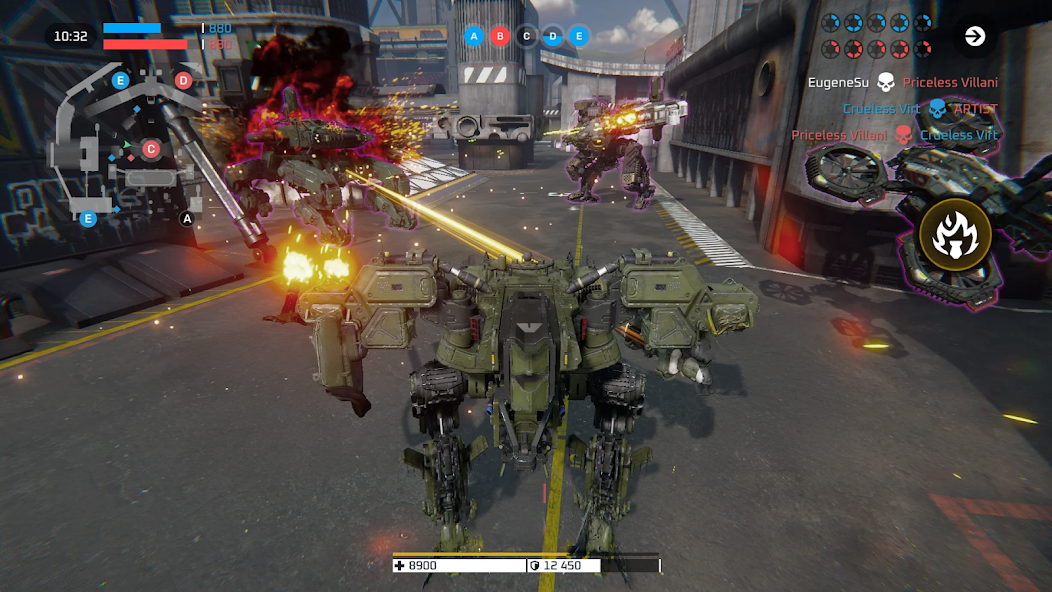Screen dimensions: 1052x592
Task: Select the red D beacon marker on minimap
Action: pyautogui.click(x=183, y=81)
